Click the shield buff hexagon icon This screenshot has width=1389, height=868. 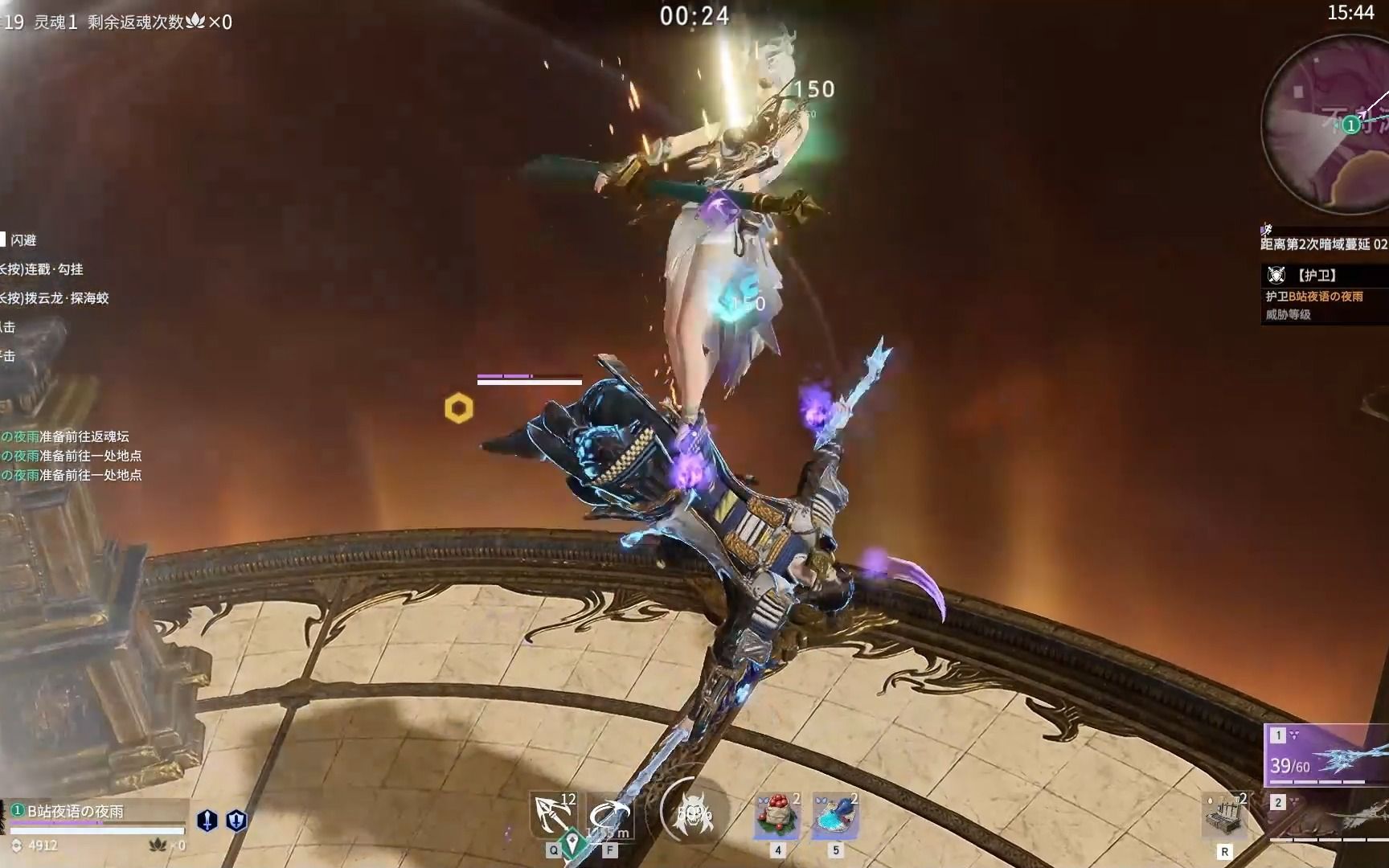coord(236,820)
